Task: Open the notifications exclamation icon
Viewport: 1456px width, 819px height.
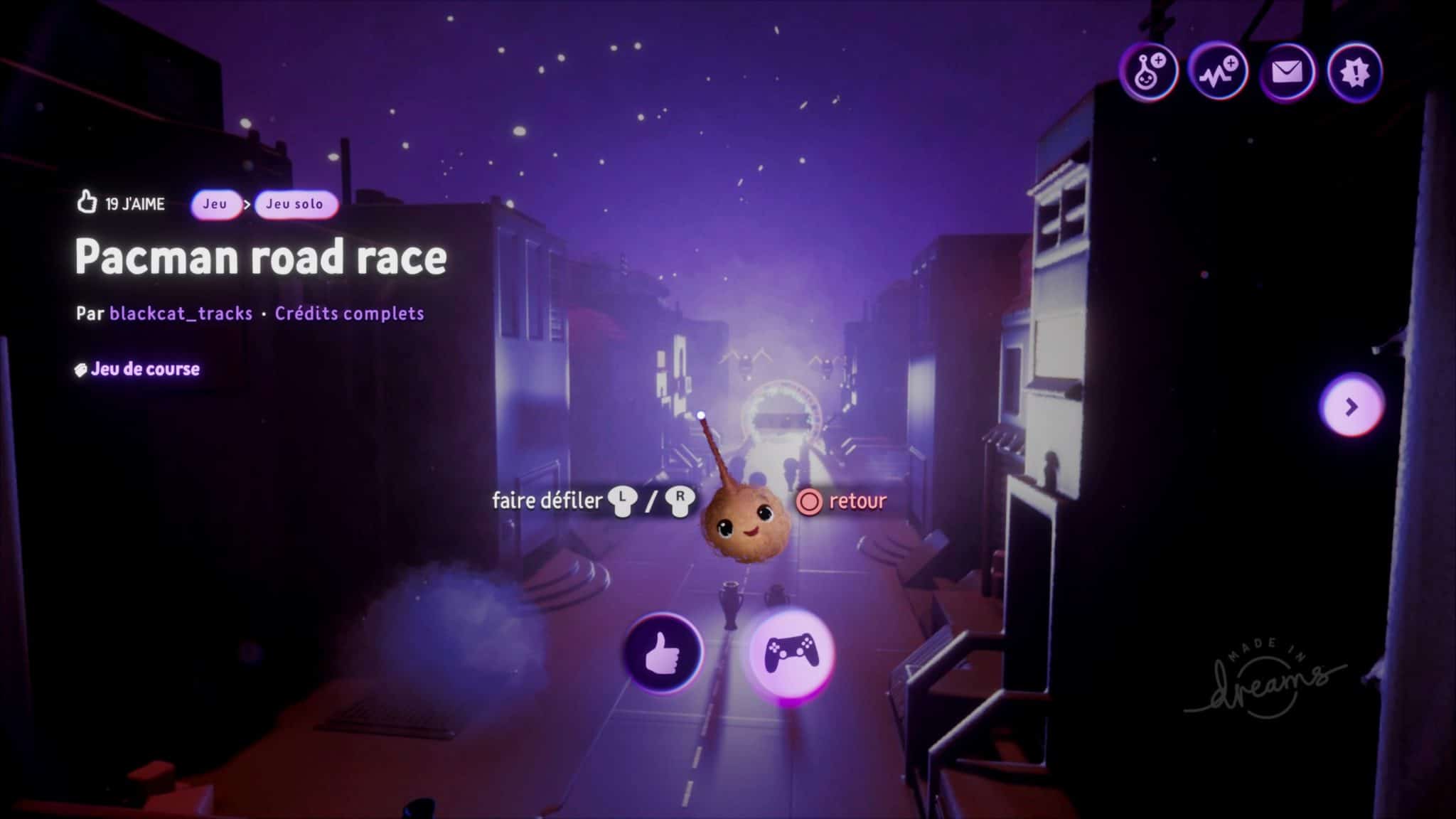Action: (x=1354, y=72)
